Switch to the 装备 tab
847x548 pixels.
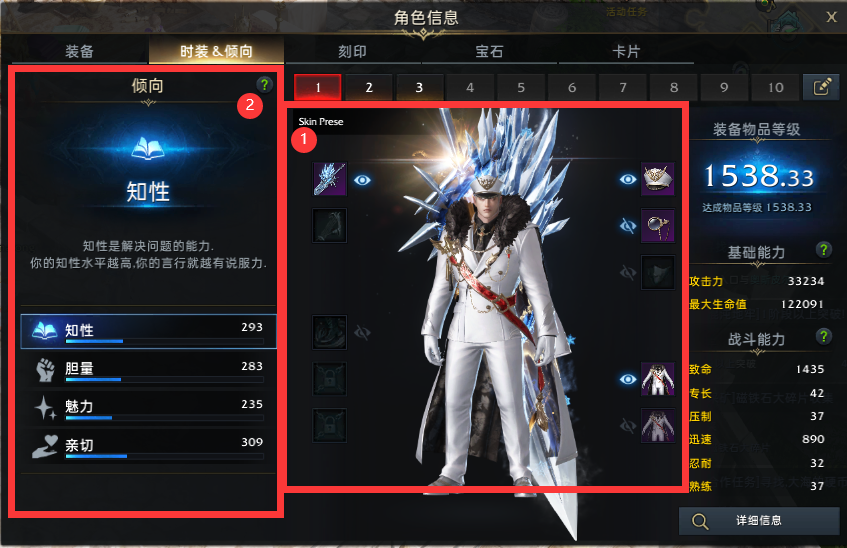click(80, 51)
